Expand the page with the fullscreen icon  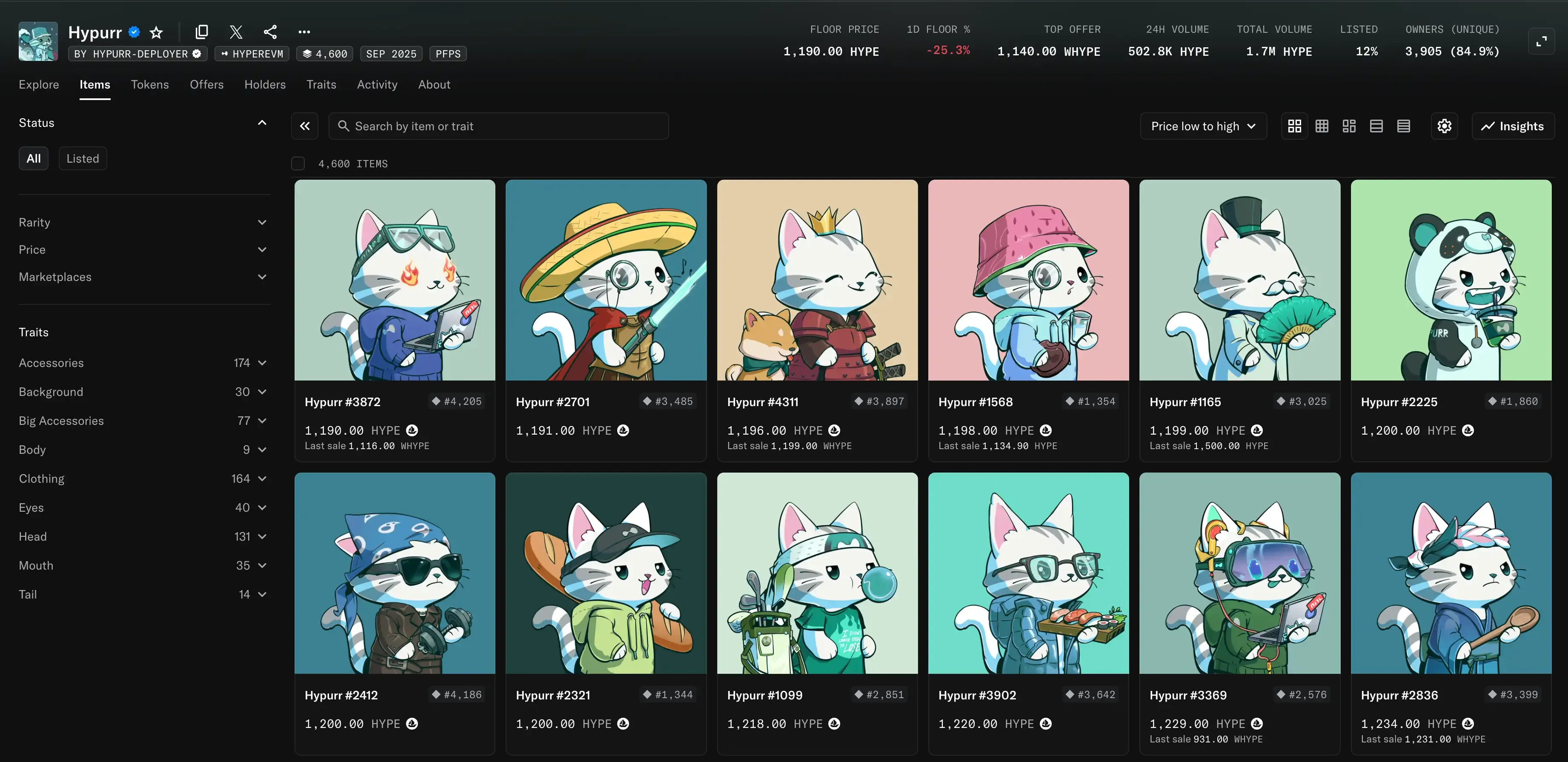point(1543,41)
